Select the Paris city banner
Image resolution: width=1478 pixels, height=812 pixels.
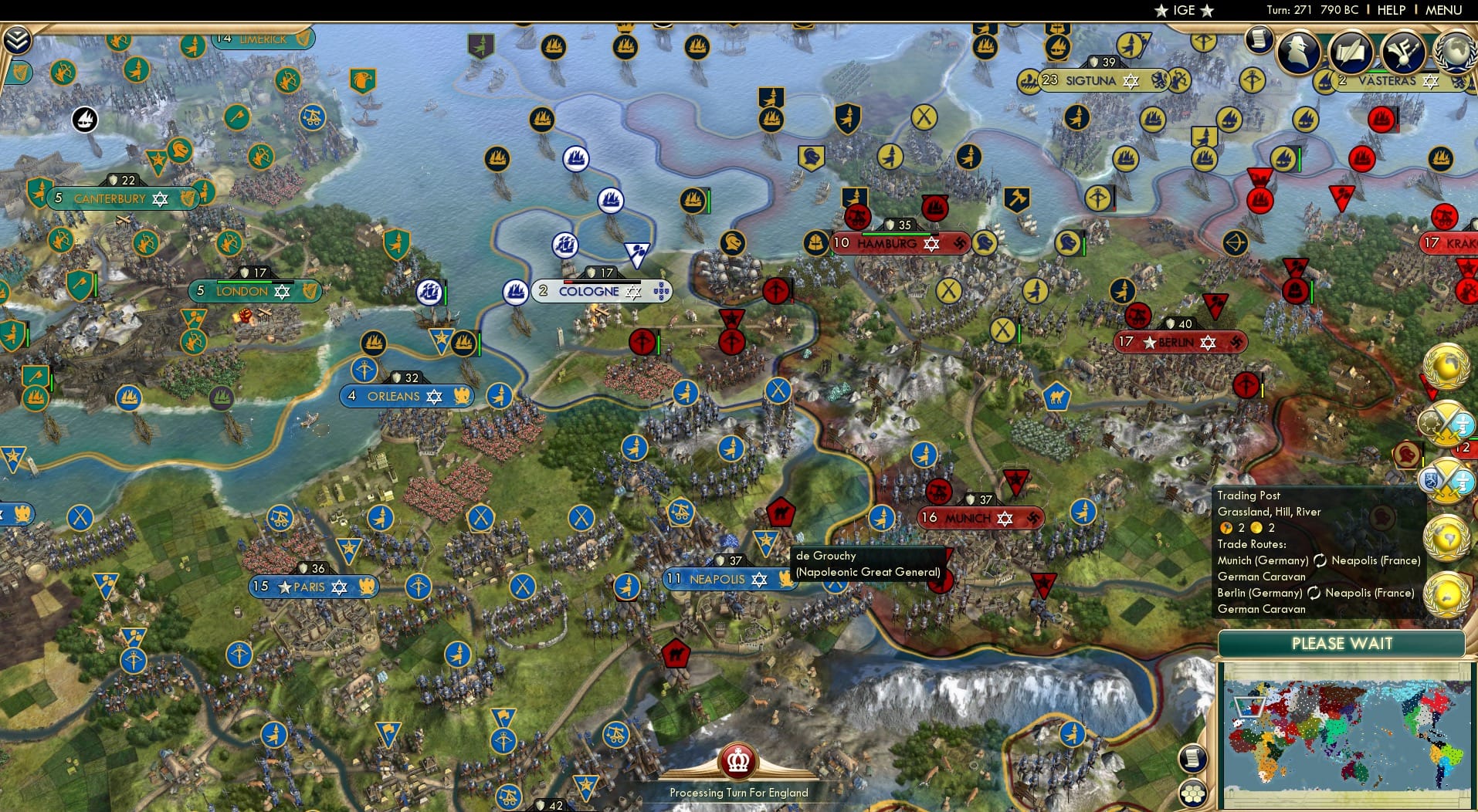click(x=312, y=587)
